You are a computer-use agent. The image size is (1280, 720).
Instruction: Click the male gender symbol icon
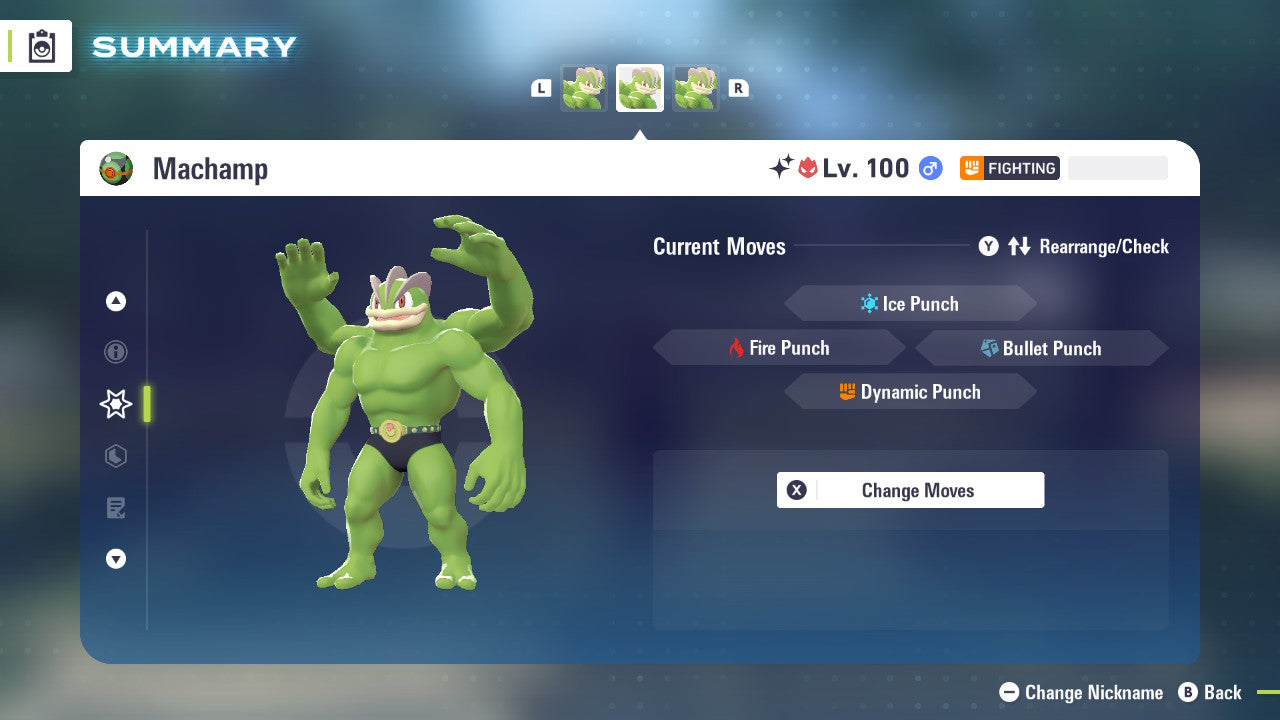[x=929, y=168]
